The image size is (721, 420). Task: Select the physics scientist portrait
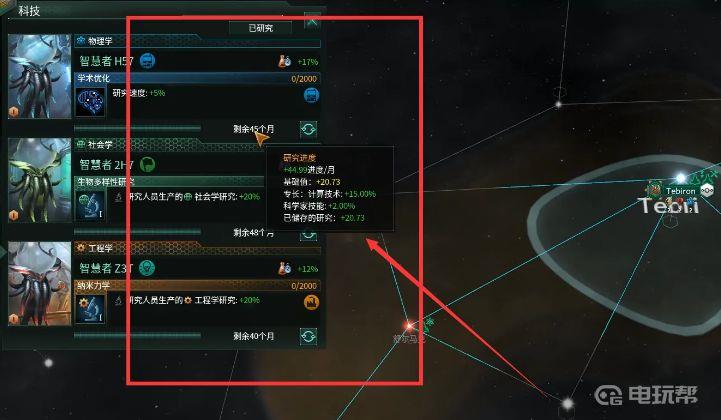pyautogui.click(x=38, y=78)
